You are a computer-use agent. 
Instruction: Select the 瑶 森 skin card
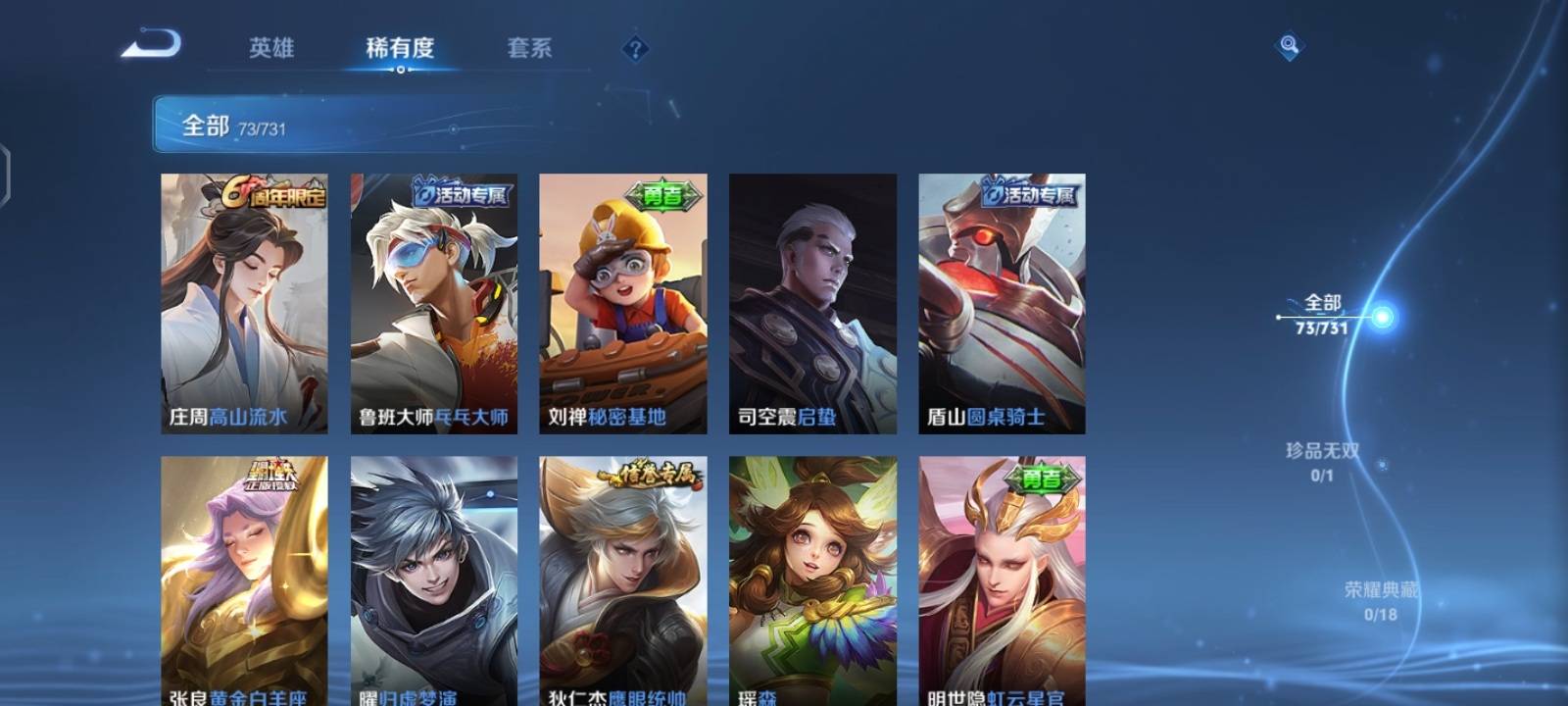pyautogui.click(x=813, y=579)
